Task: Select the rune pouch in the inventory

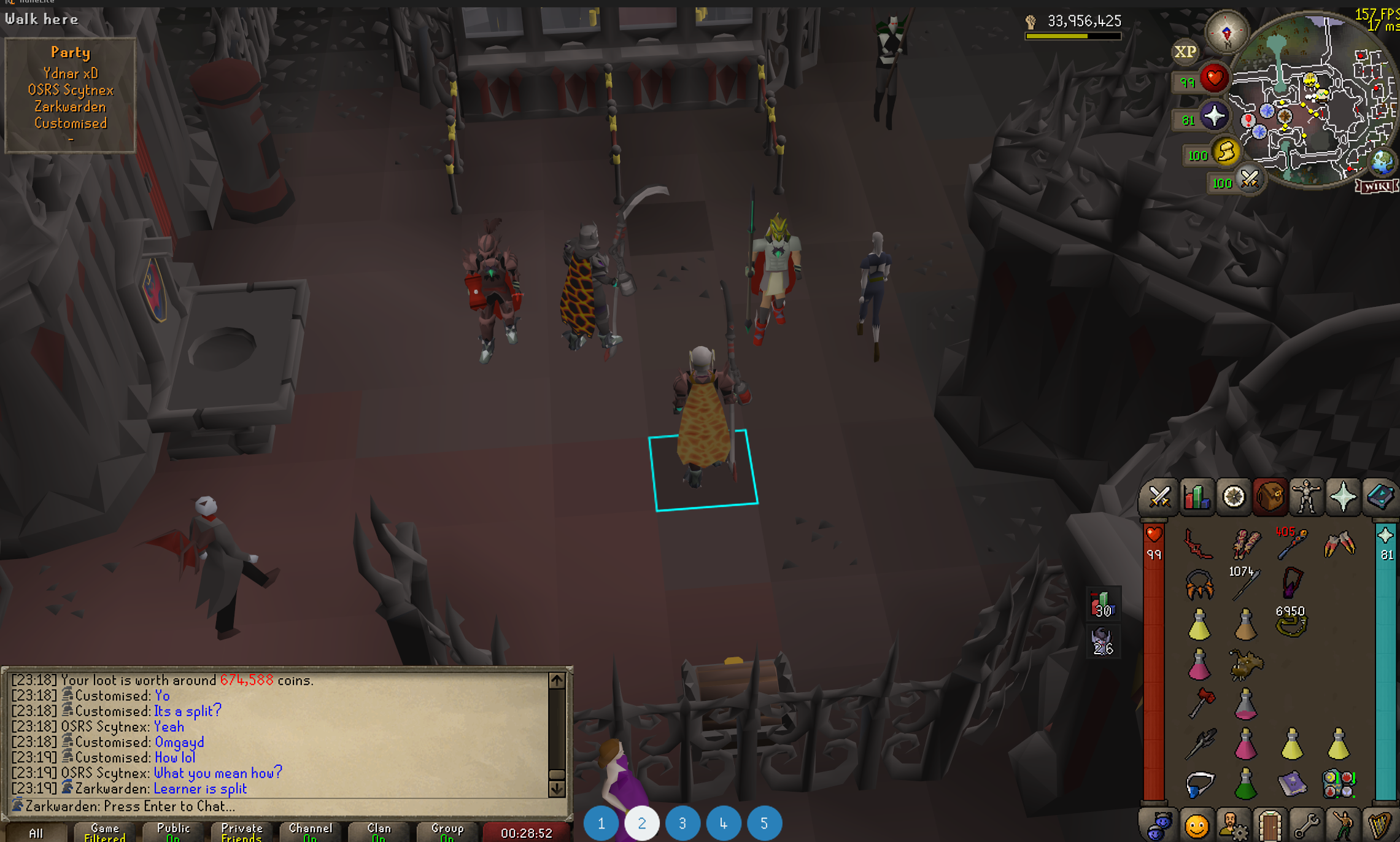Action: tap(1339, 784)
